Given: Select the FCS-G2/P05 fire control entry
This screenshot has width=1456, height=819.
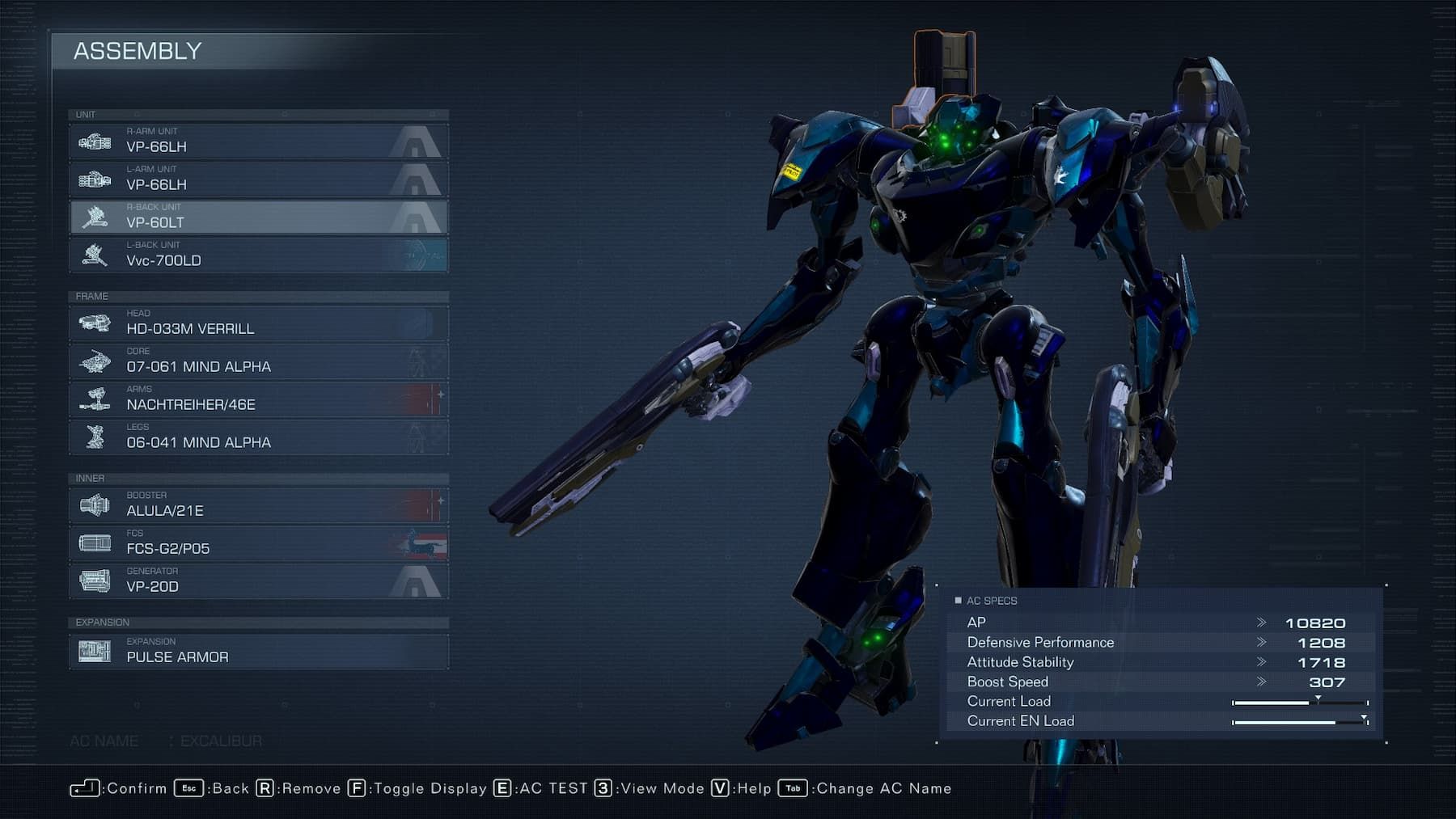Looking at the screenshot, I should pos(259,543).
